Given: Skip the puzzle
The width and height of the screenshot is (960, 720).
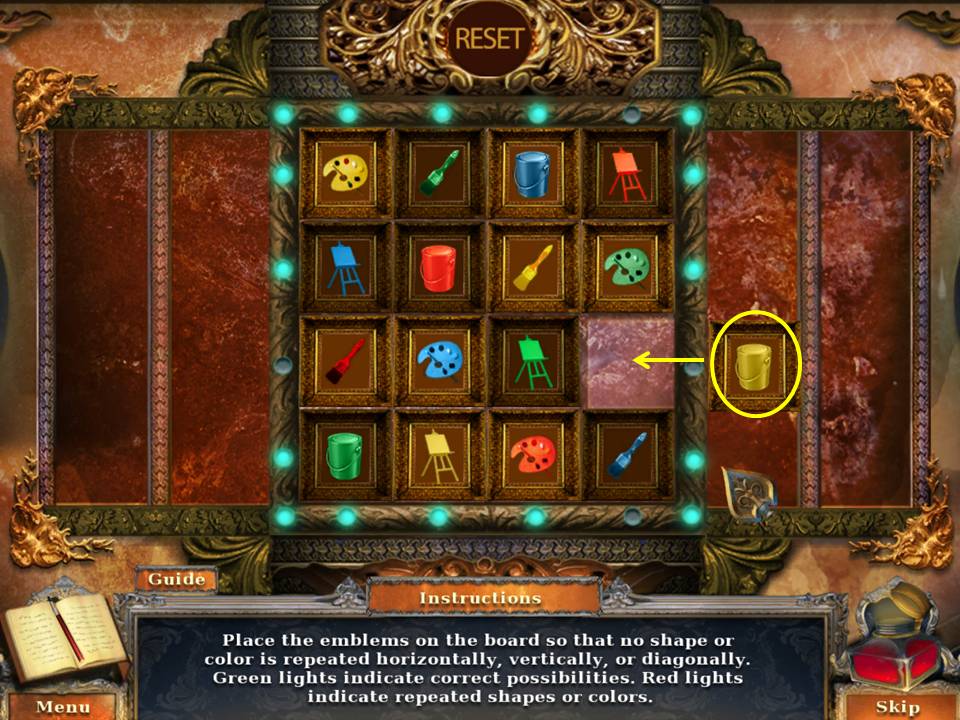Looking at the screenshot, I should 897,707.
